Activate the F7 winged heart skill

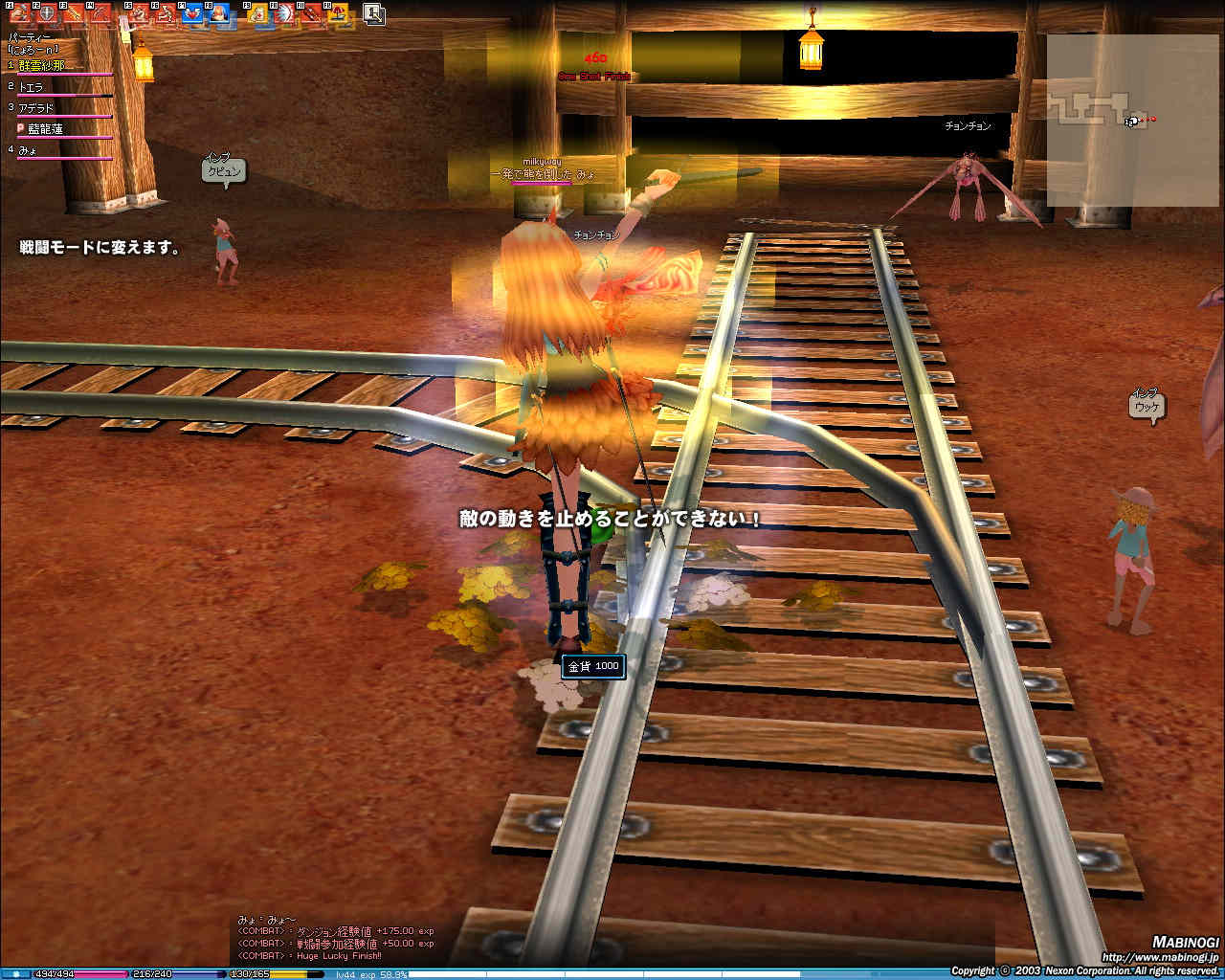pyautogui.click(x=192, y=13)
